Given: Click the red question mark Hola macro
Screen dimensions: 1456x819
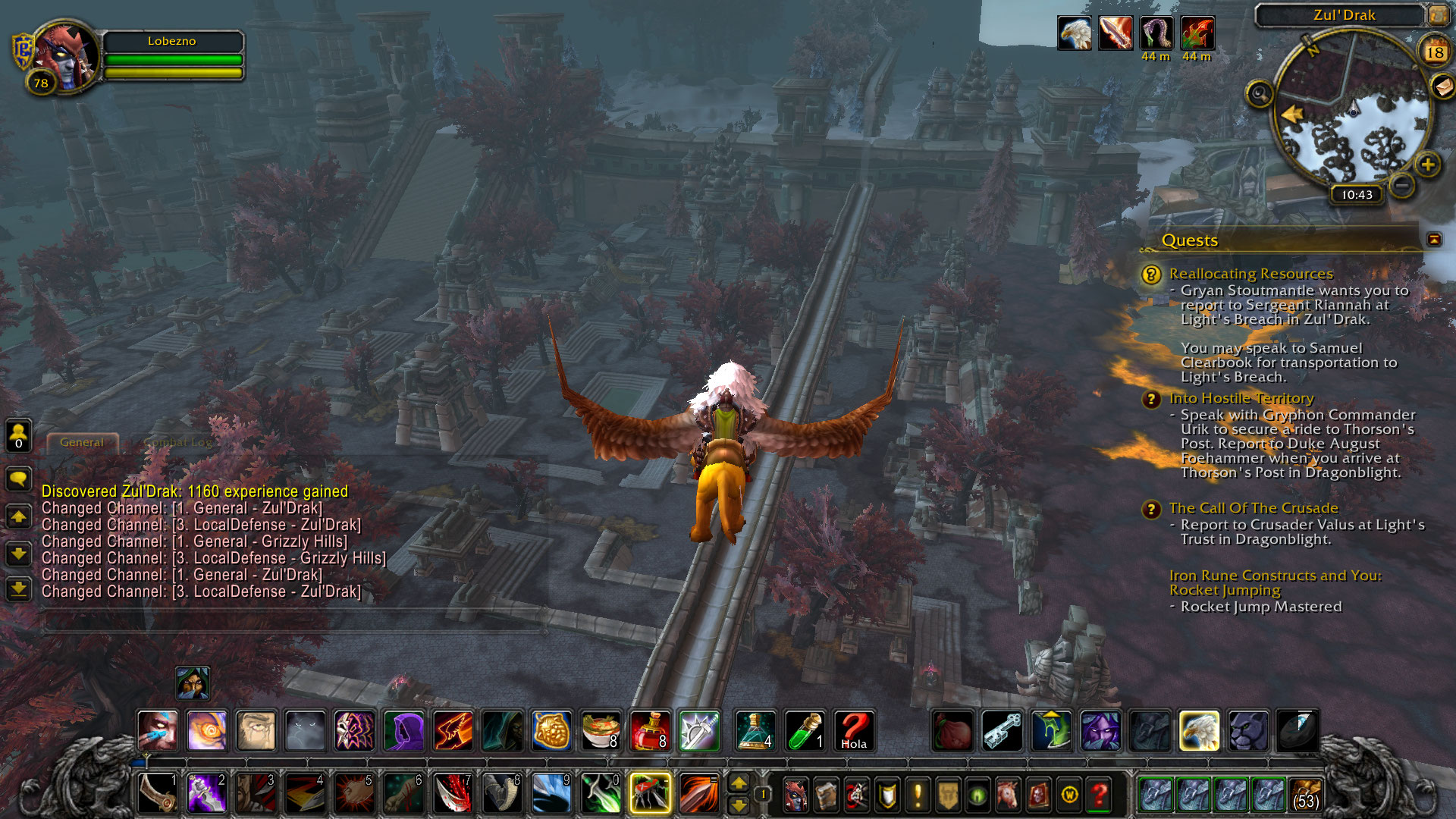Looking at the screenshot, I should point(854,730).
